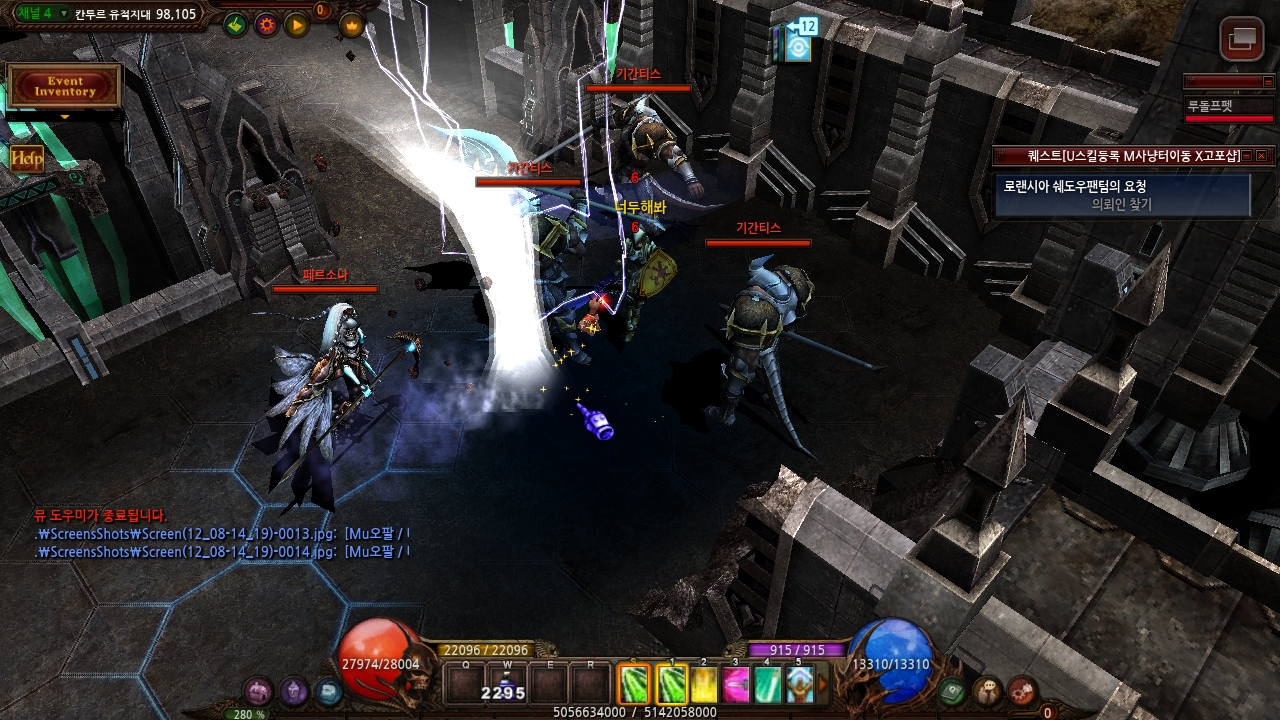The width and height of the screenshot is (1280, 720).
Task: Click the Help button
Action: (x=27, y=158)
